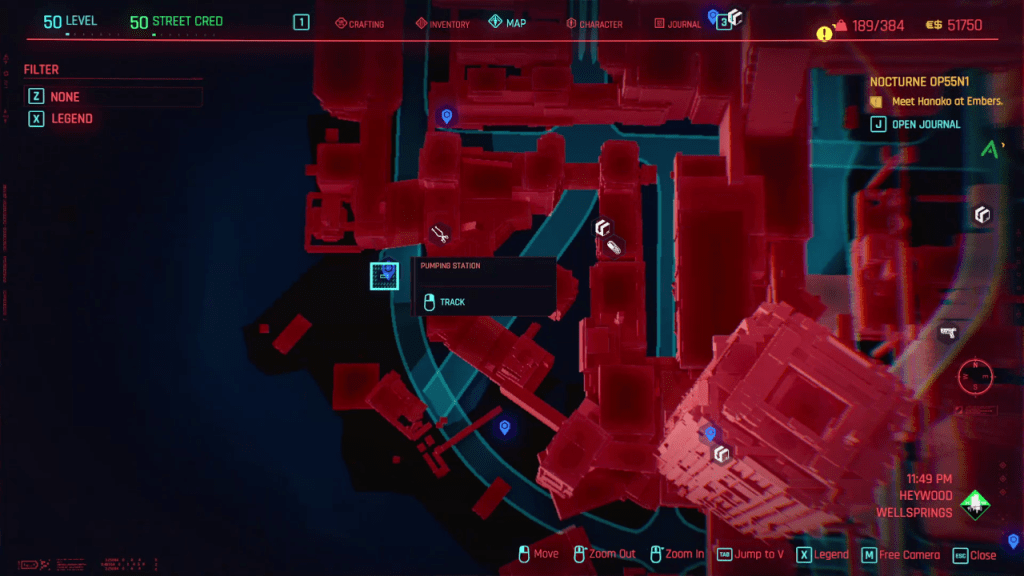Image resolution: width=1024 pixels, height=576 pixels.
Task: Go to the Journal tab
Action: (677, 23)
